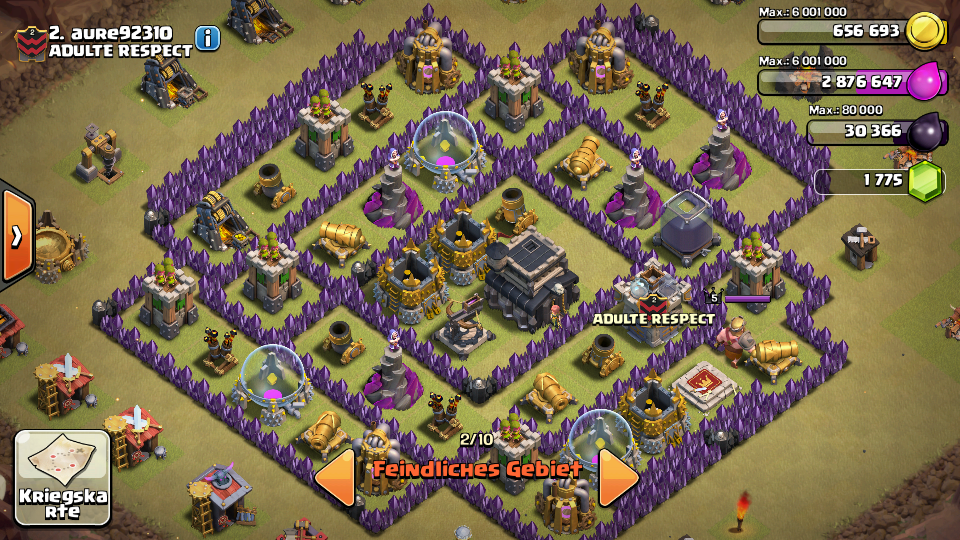Go to the previous enemy base
The height and width of the screenshot is (540, 960).
(x=336, y=477)
